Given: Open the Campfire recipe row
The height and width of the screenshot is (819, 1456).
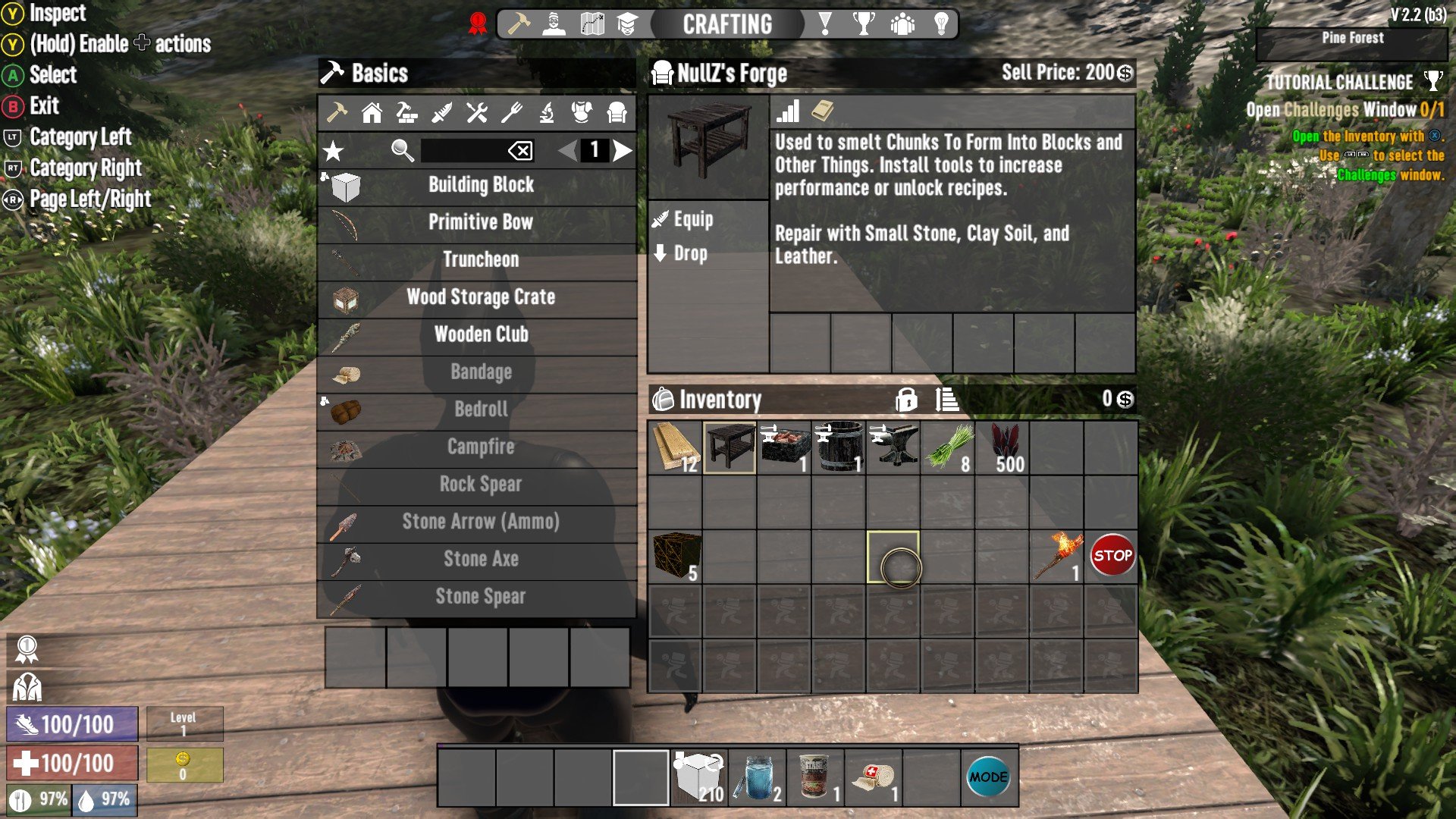Looking at the screenshot, I should pos(480,447).
